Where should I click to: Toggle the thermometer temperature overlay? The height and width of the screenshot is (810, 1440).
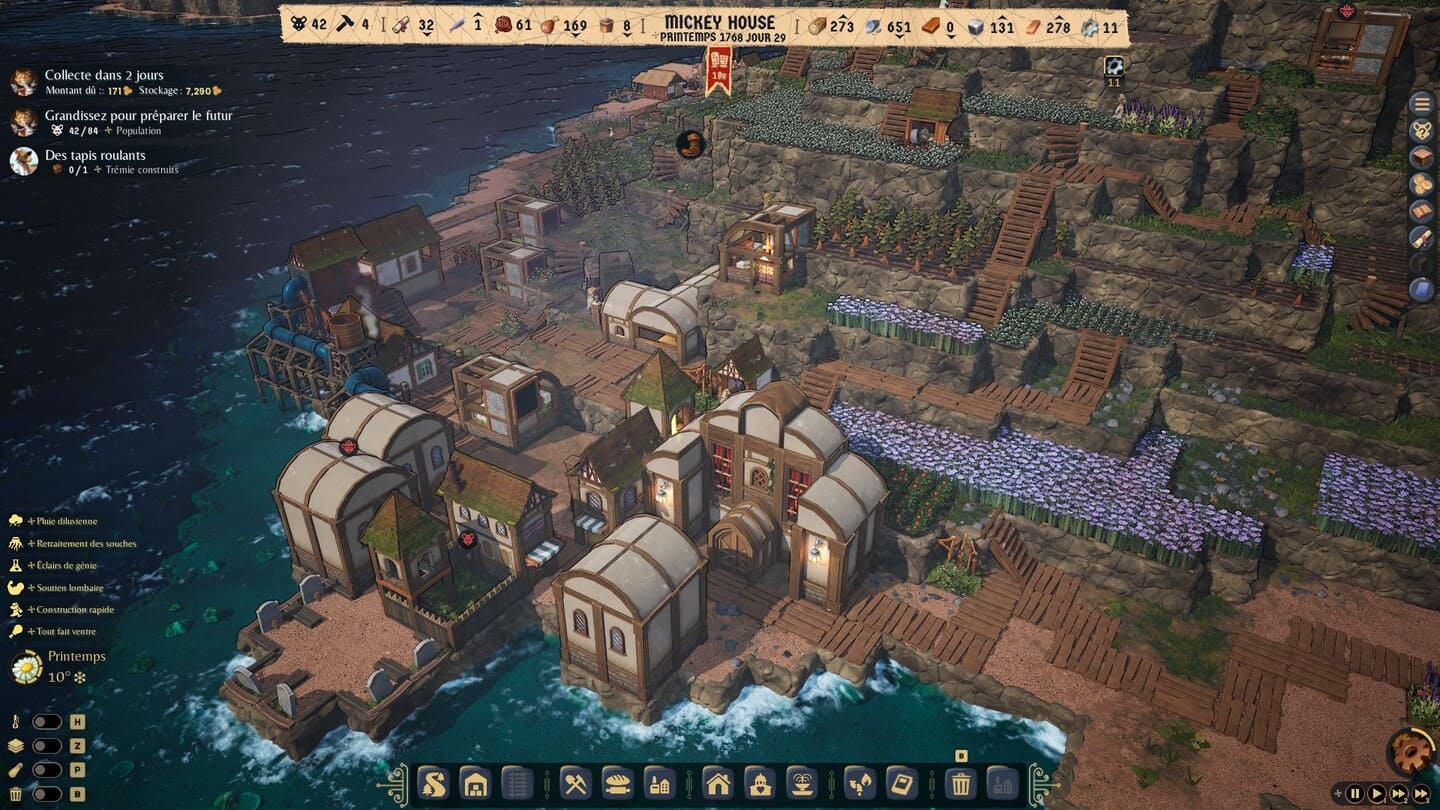click(x=47, y=722)
